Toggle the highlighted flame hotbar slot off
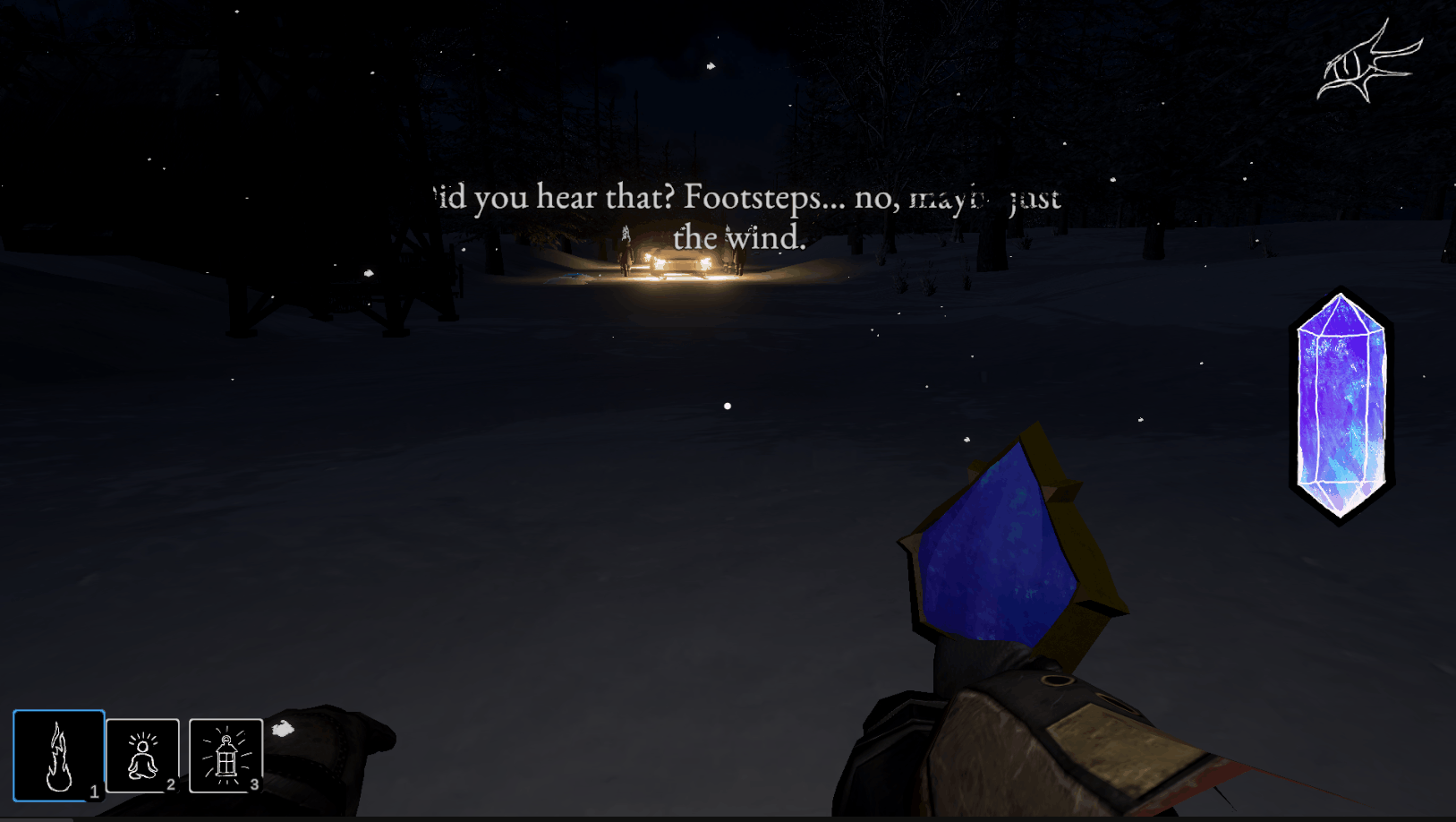The width and height of the screenshot is (1456, 822). pos(58,757)
